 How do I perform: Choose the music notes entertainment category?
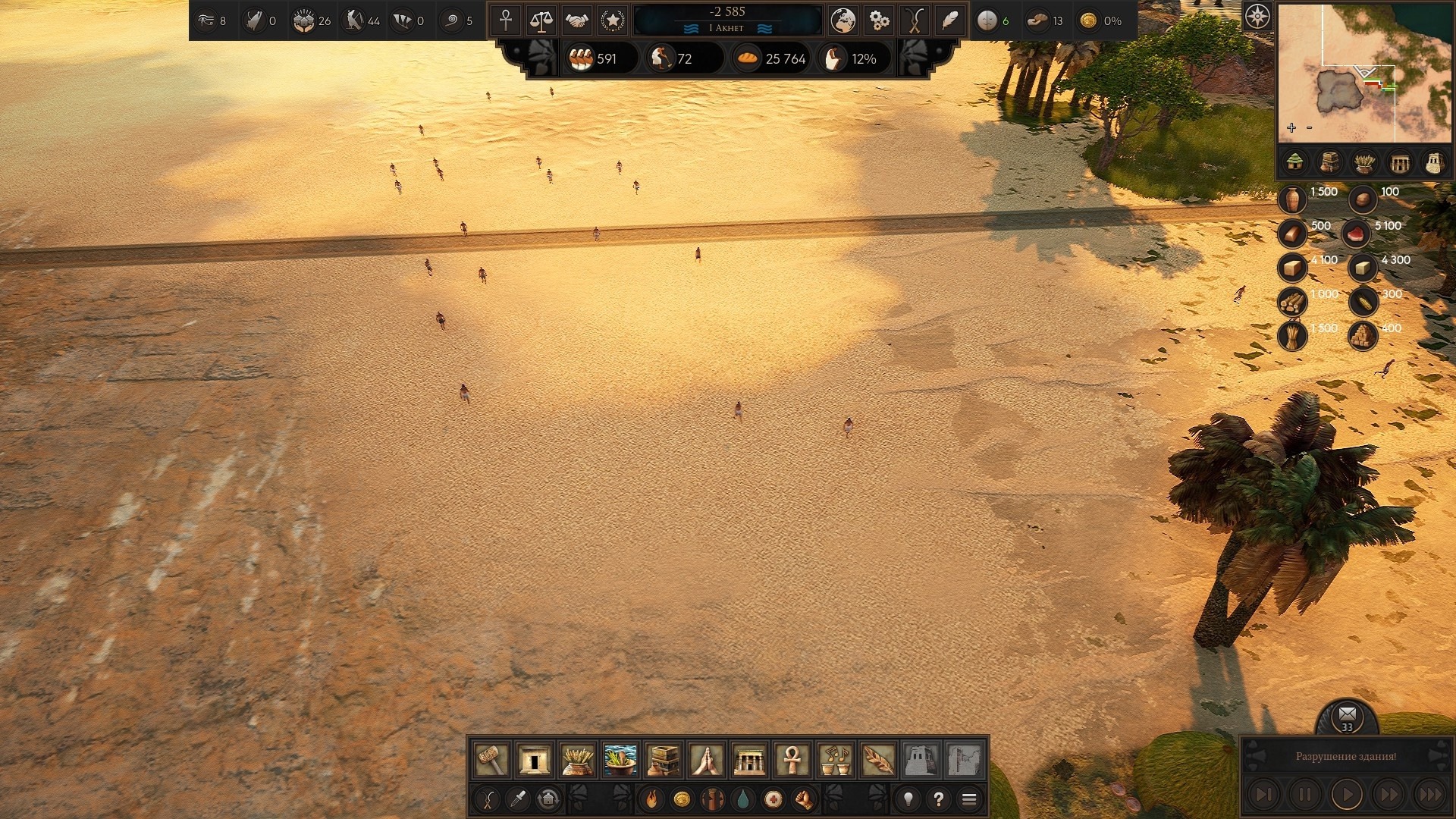835,759
